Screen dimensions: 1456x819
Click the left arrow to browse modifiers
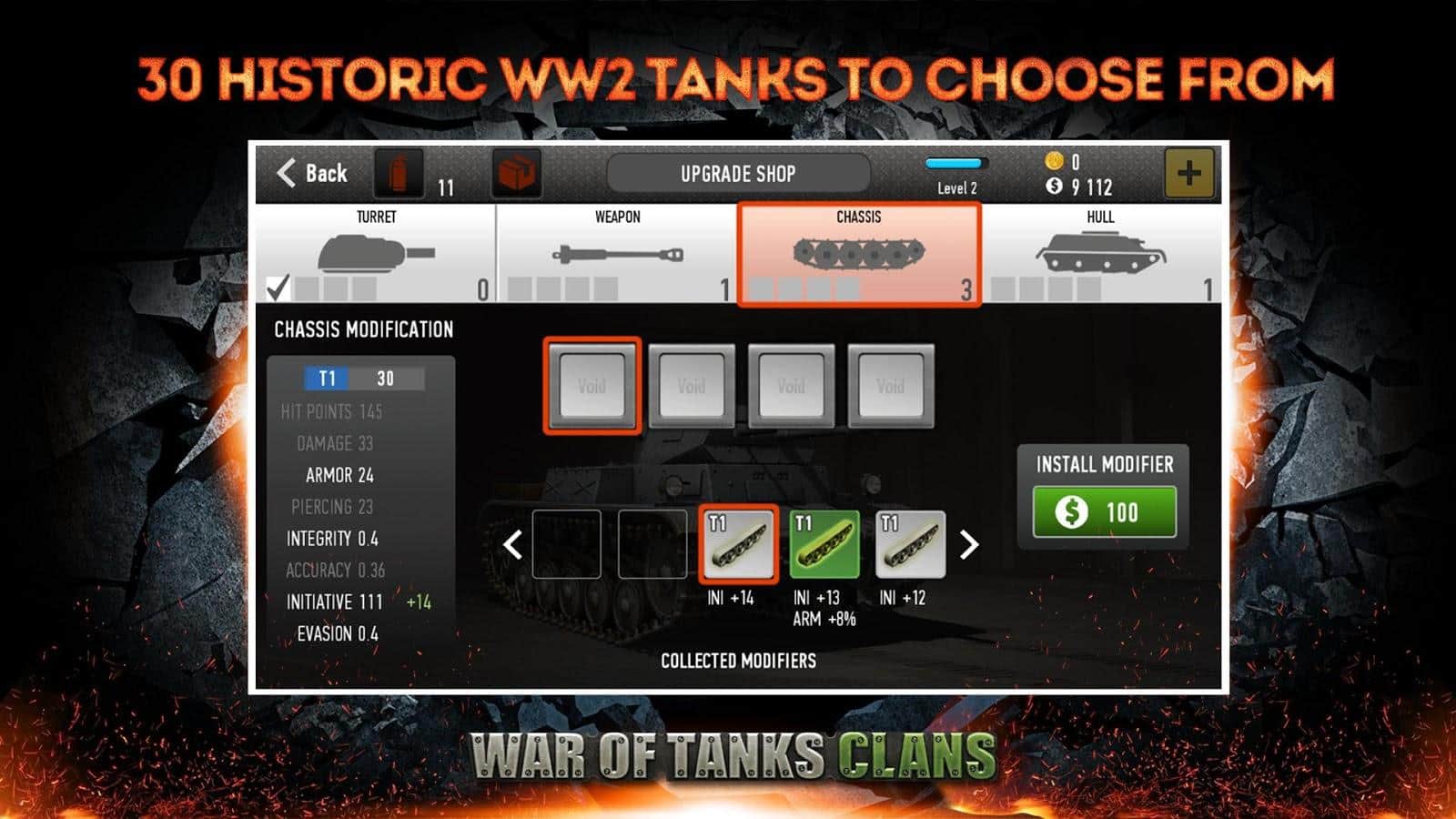coord(514,547)
